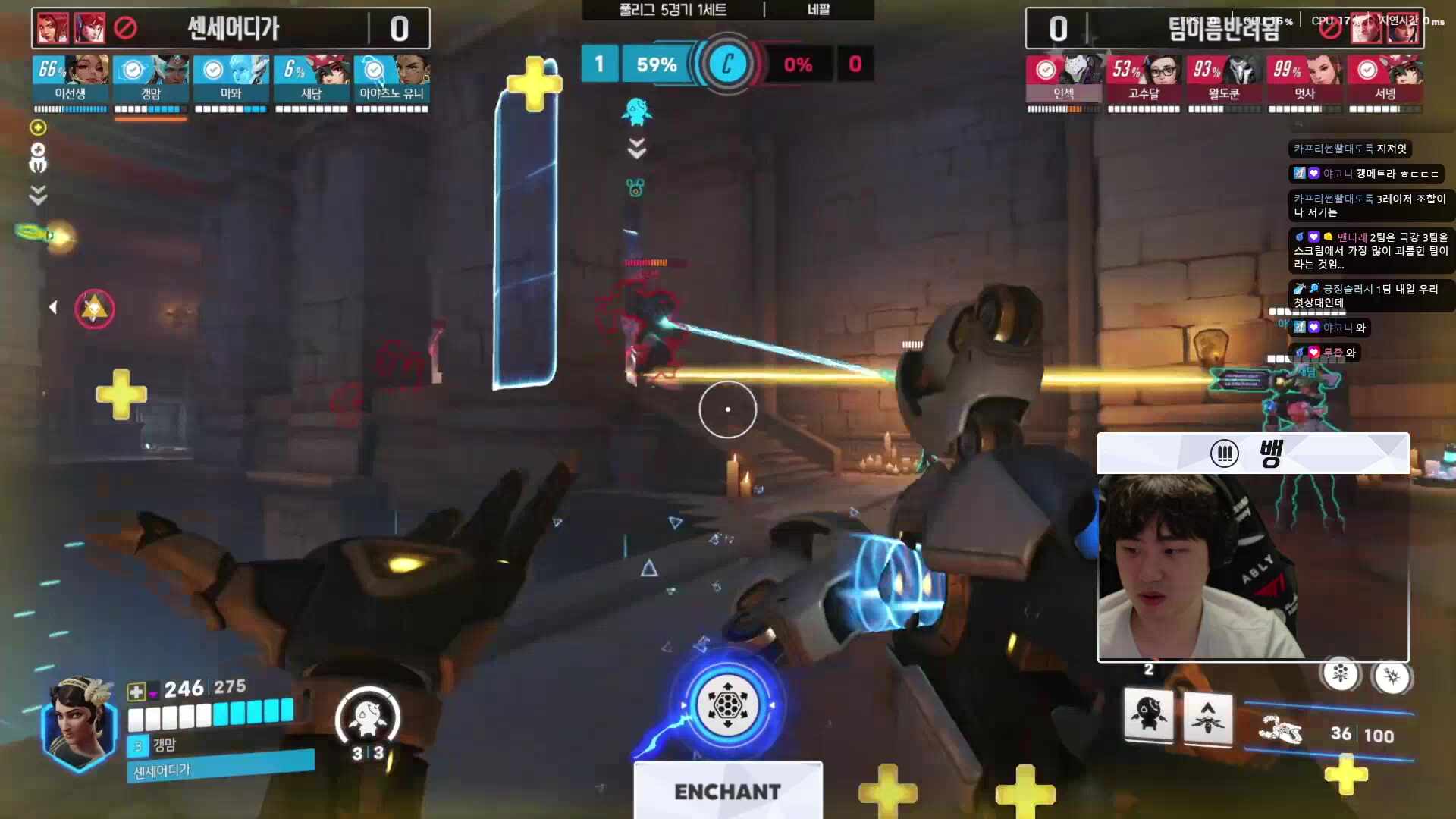
Task: Activate the Photon Barrier ultimate icon
Action: coord(727,706)
